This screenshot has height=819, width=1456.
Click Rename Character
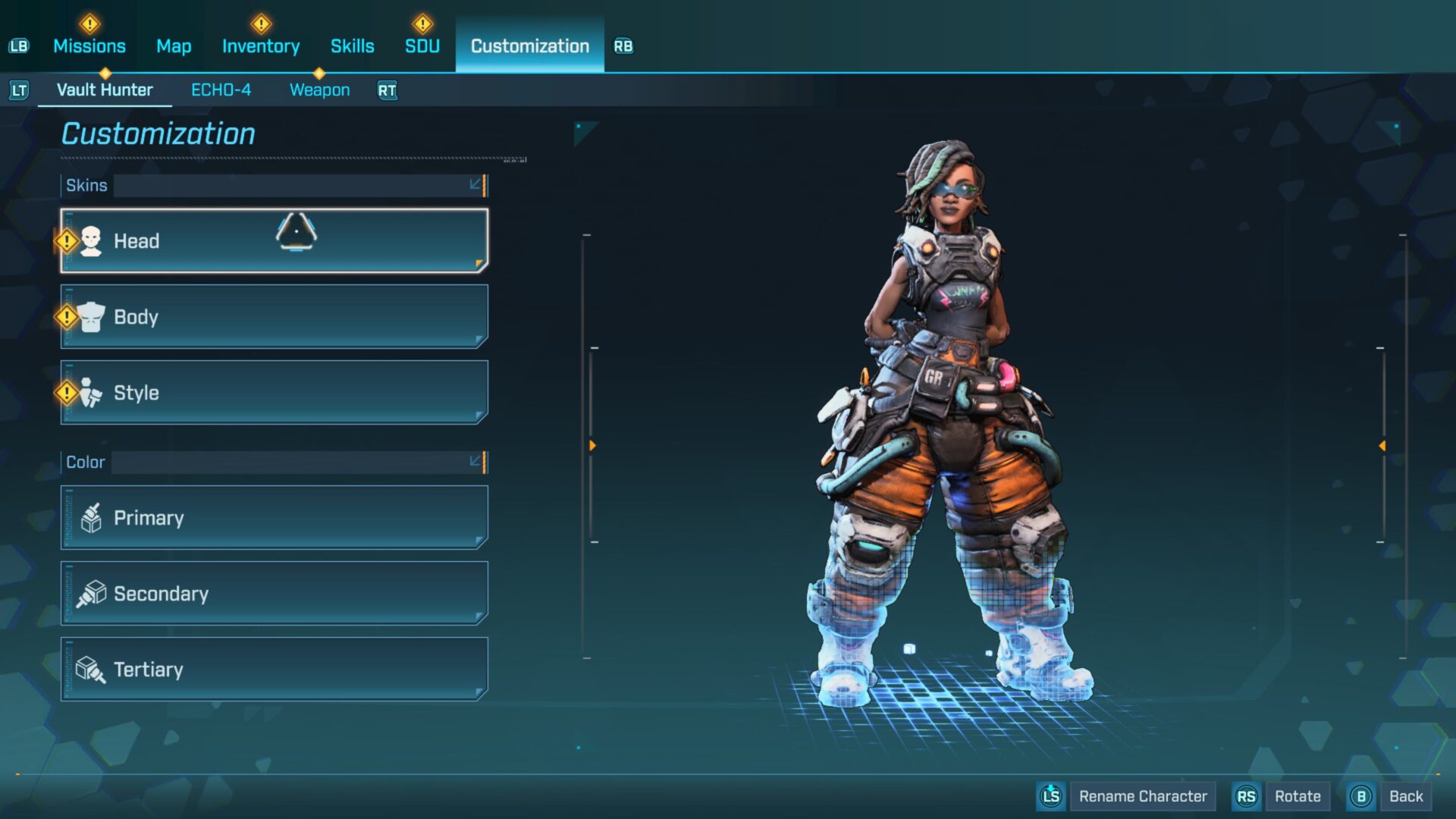(1142, 796)
